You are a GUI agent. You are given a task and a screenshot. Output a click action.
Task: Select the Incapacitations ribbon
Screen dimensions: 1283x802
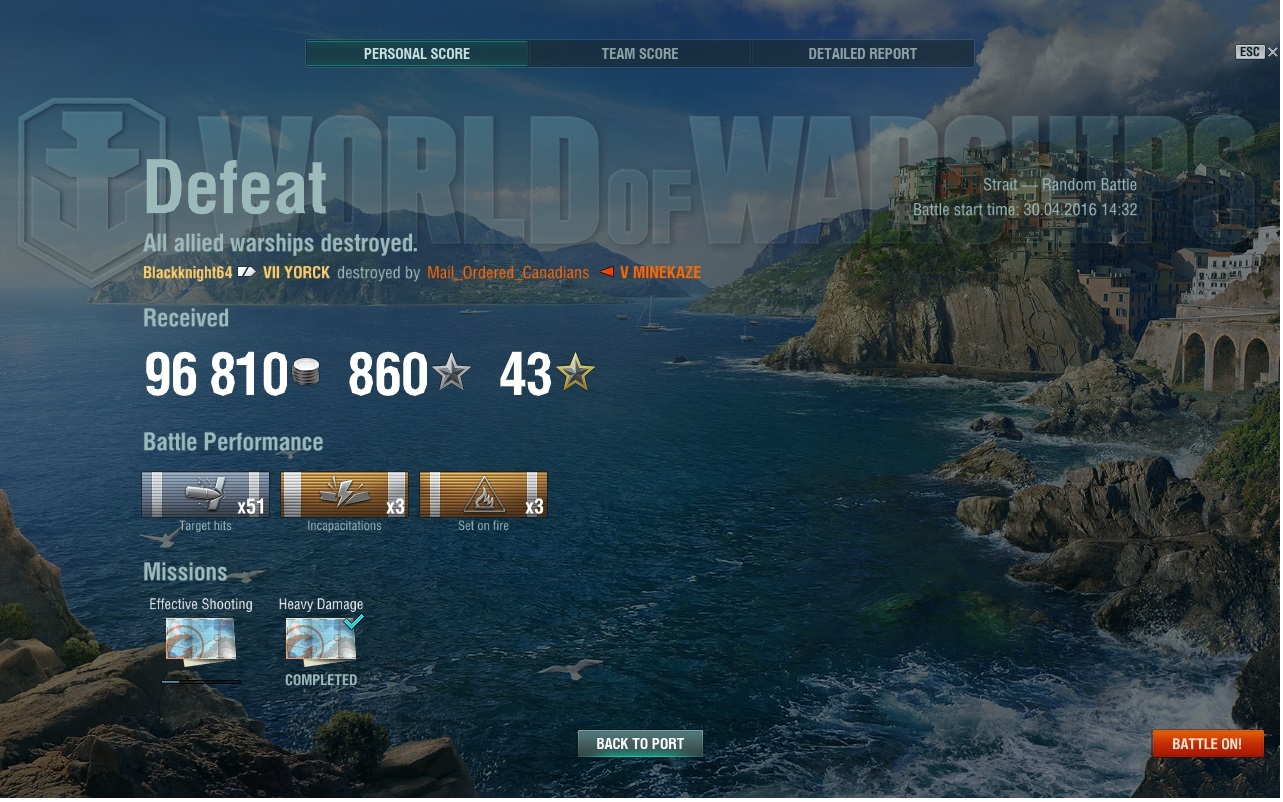[344, 494]
